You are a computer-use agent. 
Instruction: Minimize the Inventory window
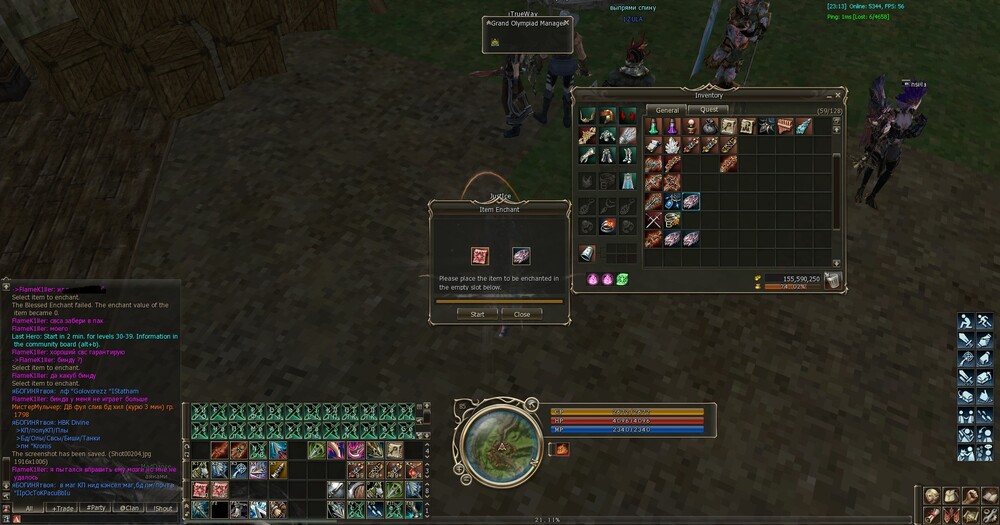pyautogui.click(x=826, y=96)
